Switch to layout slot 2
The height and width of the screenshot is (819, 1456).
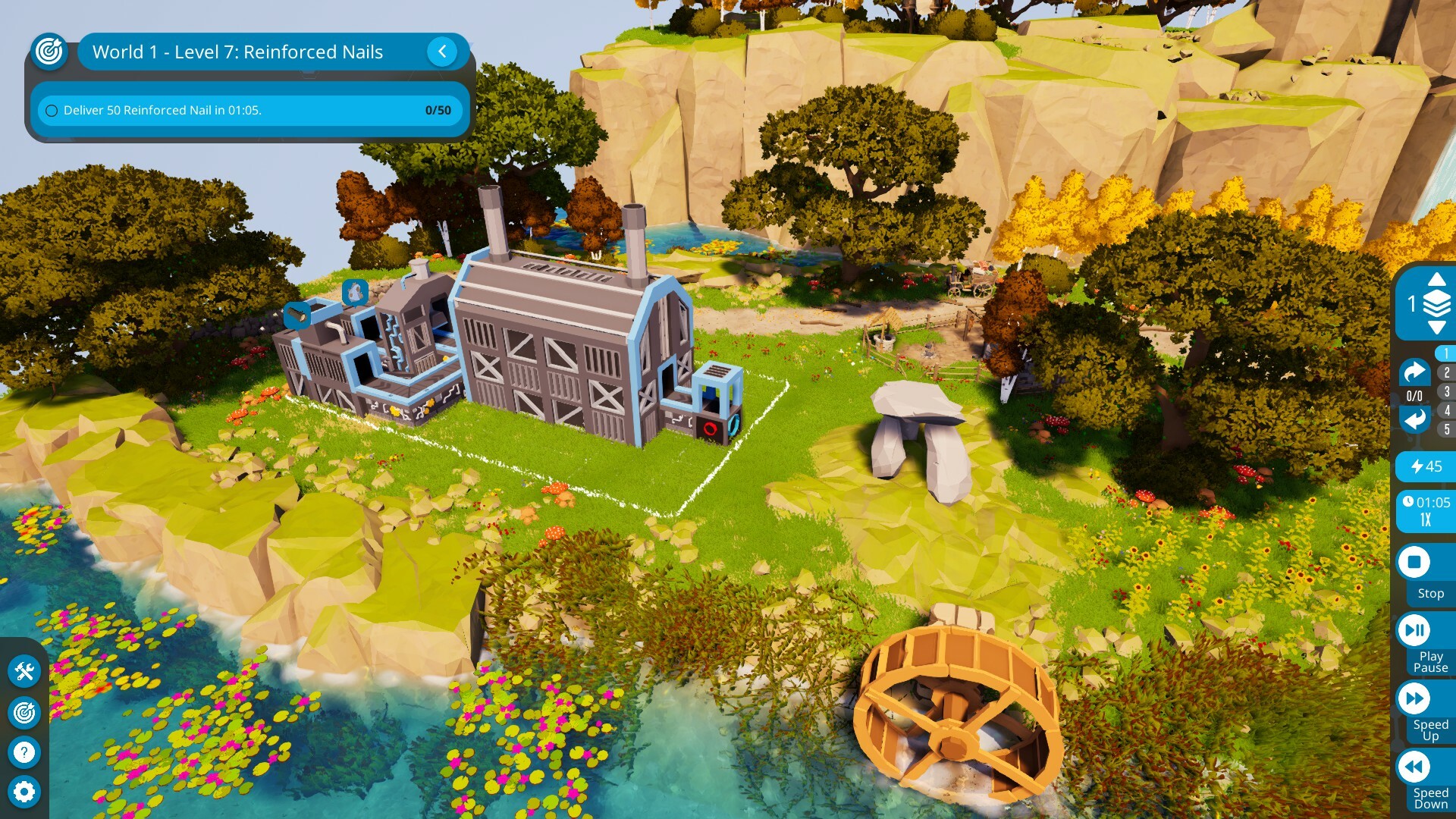1446,372
